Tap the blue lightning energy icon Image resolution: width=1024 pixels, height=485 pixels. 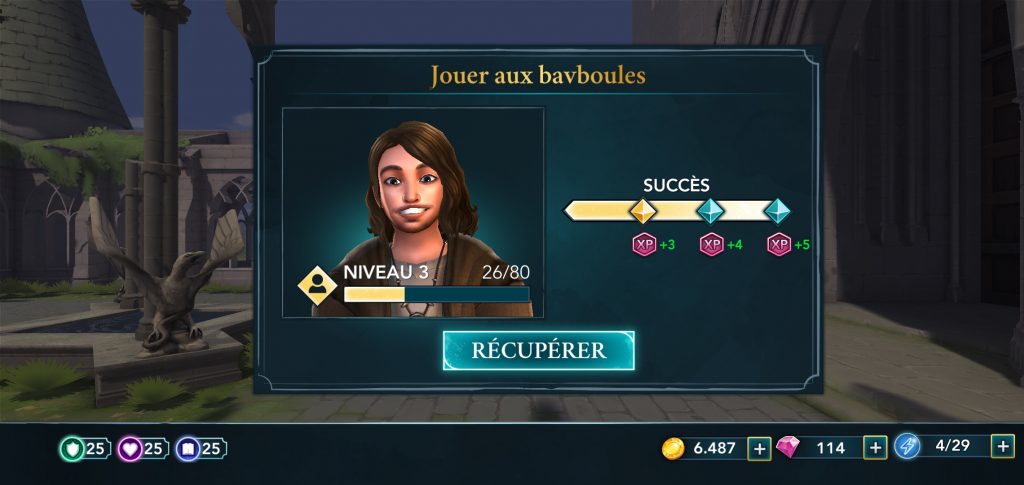tap(907, 447)
